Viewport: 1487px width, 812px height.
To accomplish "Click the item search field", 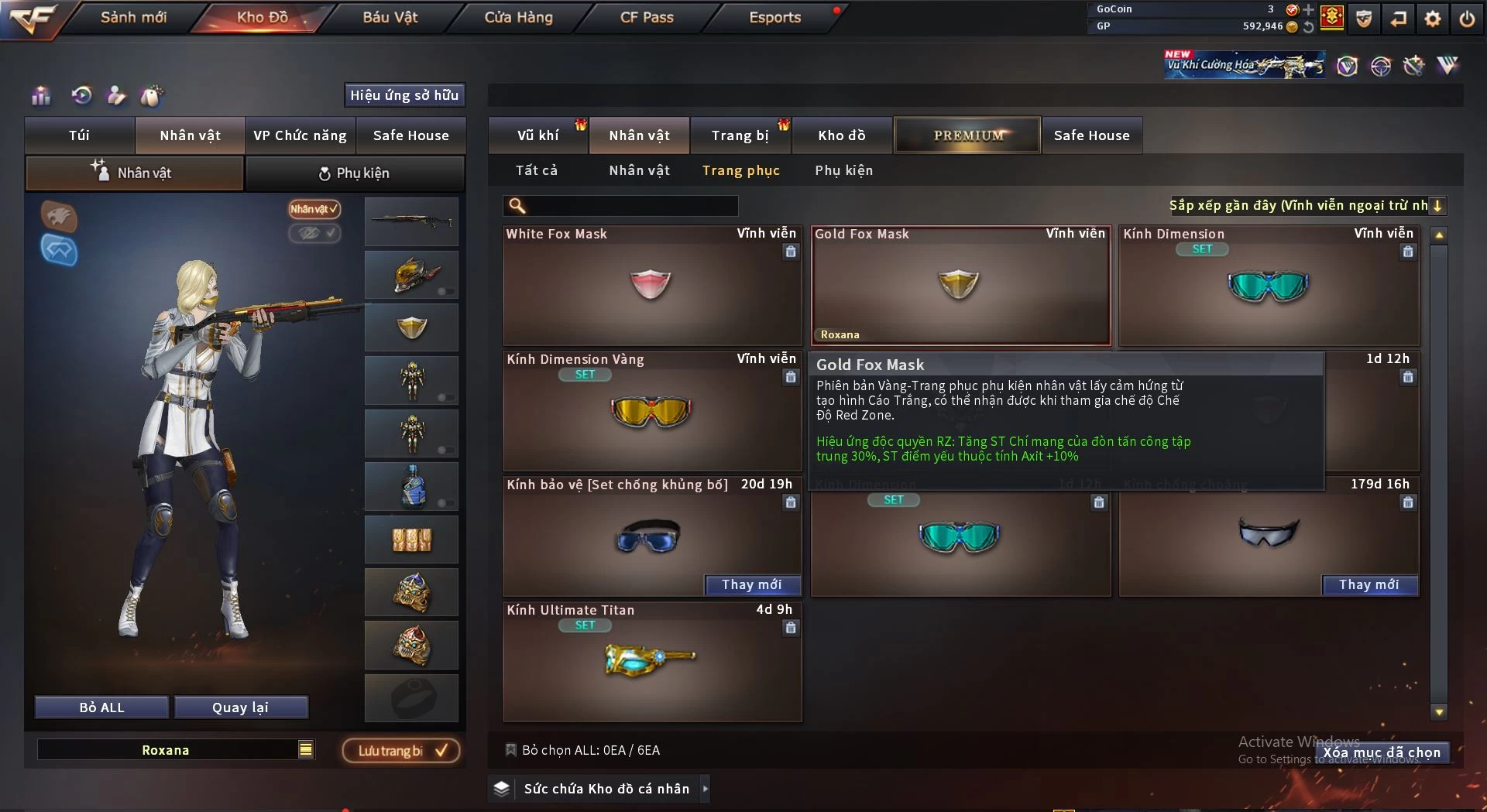I will tap(631, 206).
